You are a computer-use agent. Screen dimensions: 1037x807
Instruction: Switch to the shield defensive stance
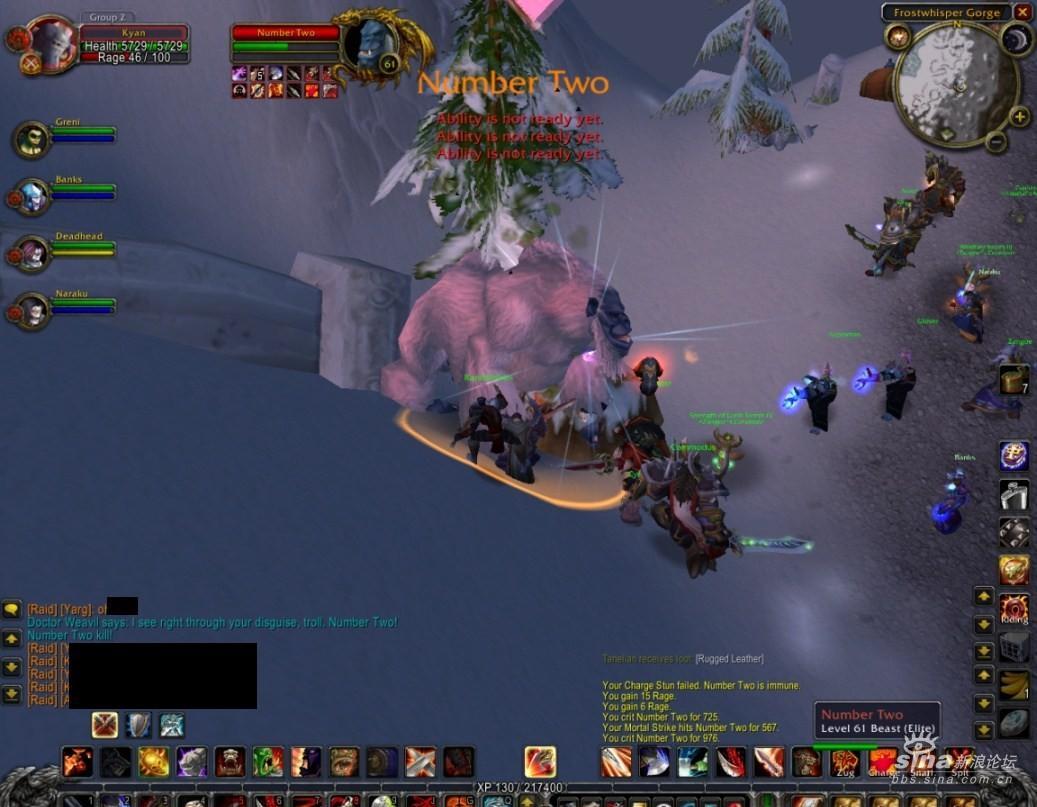click(x=138, y=724)
